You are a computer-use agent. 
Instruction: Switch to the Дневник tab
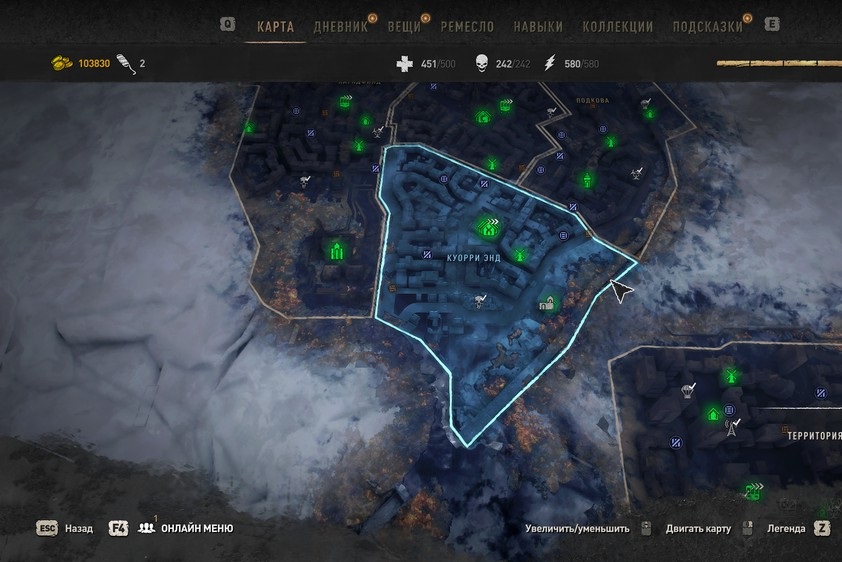pos(340,27)
